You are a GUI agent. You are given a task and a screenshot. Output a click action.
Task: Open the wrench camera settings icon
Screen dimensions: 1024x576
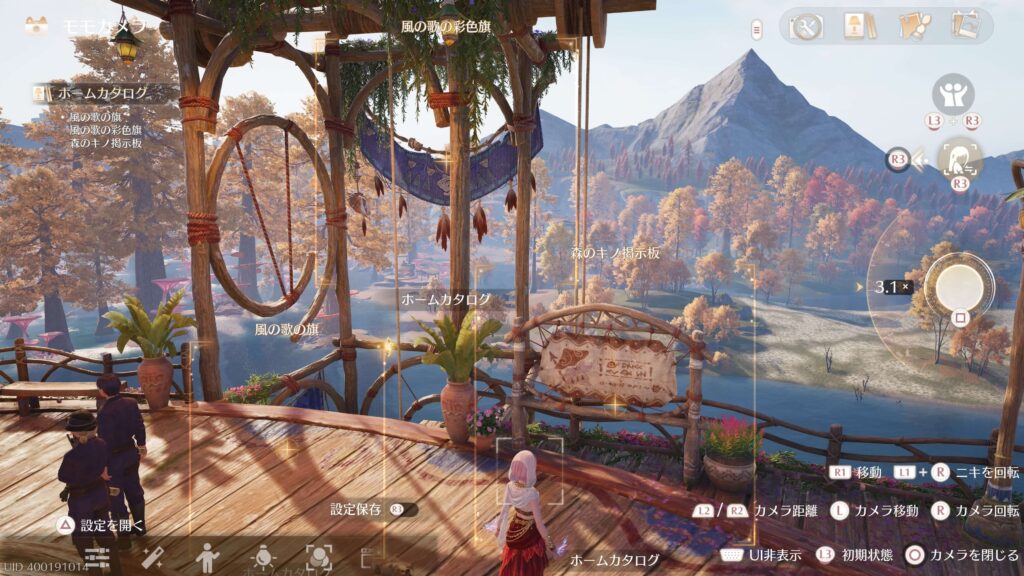805,27
